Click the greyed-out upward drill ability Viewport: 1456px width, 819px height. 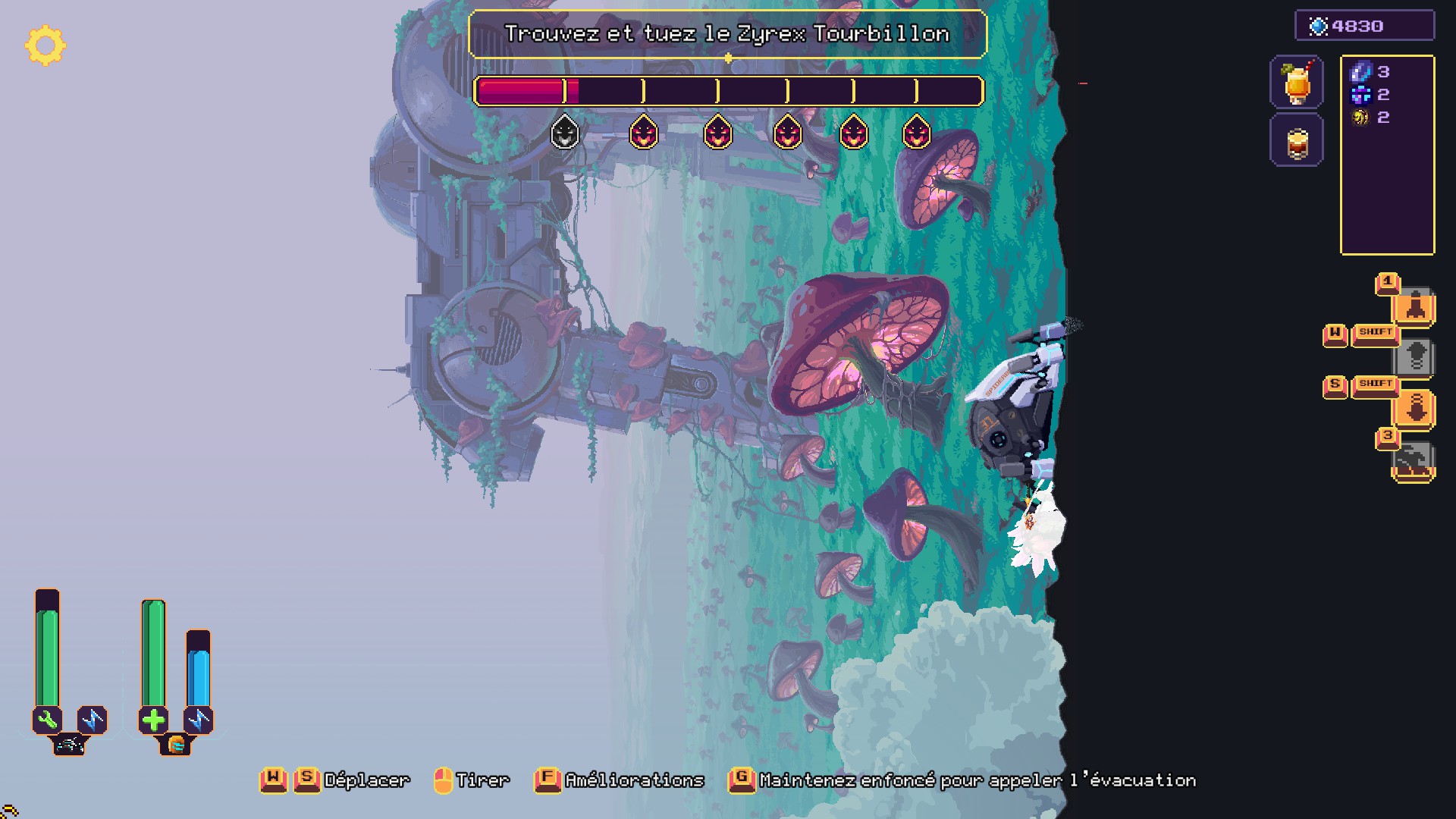1414,356
